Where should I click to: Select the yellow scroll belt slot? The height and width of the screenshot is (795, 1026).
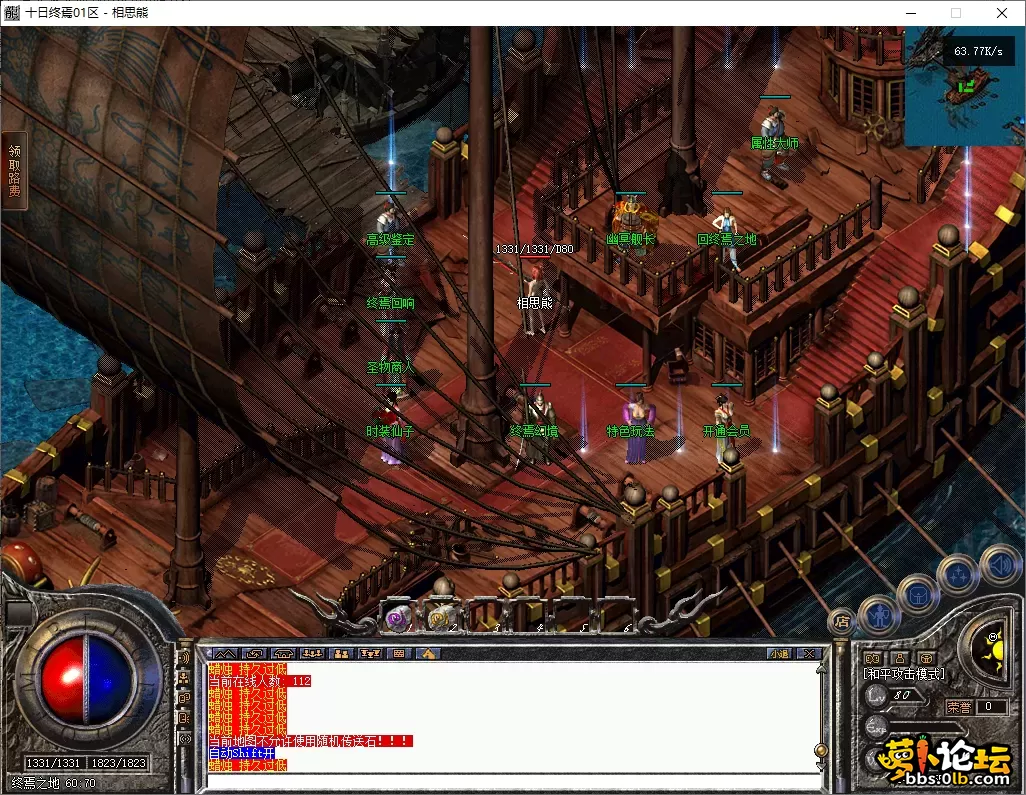click(x=439, y=618)
